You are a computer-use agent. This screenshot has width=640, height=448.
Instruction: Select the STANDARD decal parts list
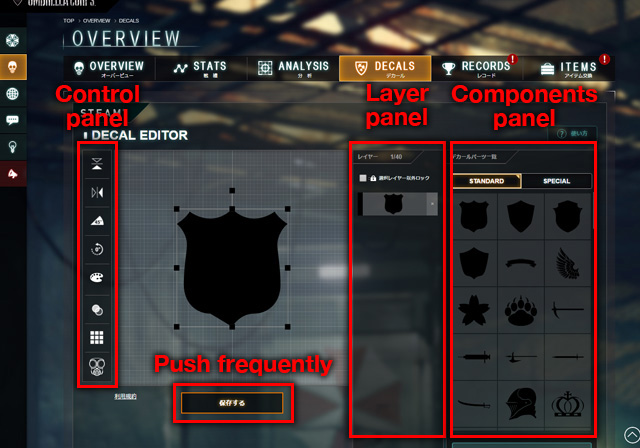click(x=486, y=181)
